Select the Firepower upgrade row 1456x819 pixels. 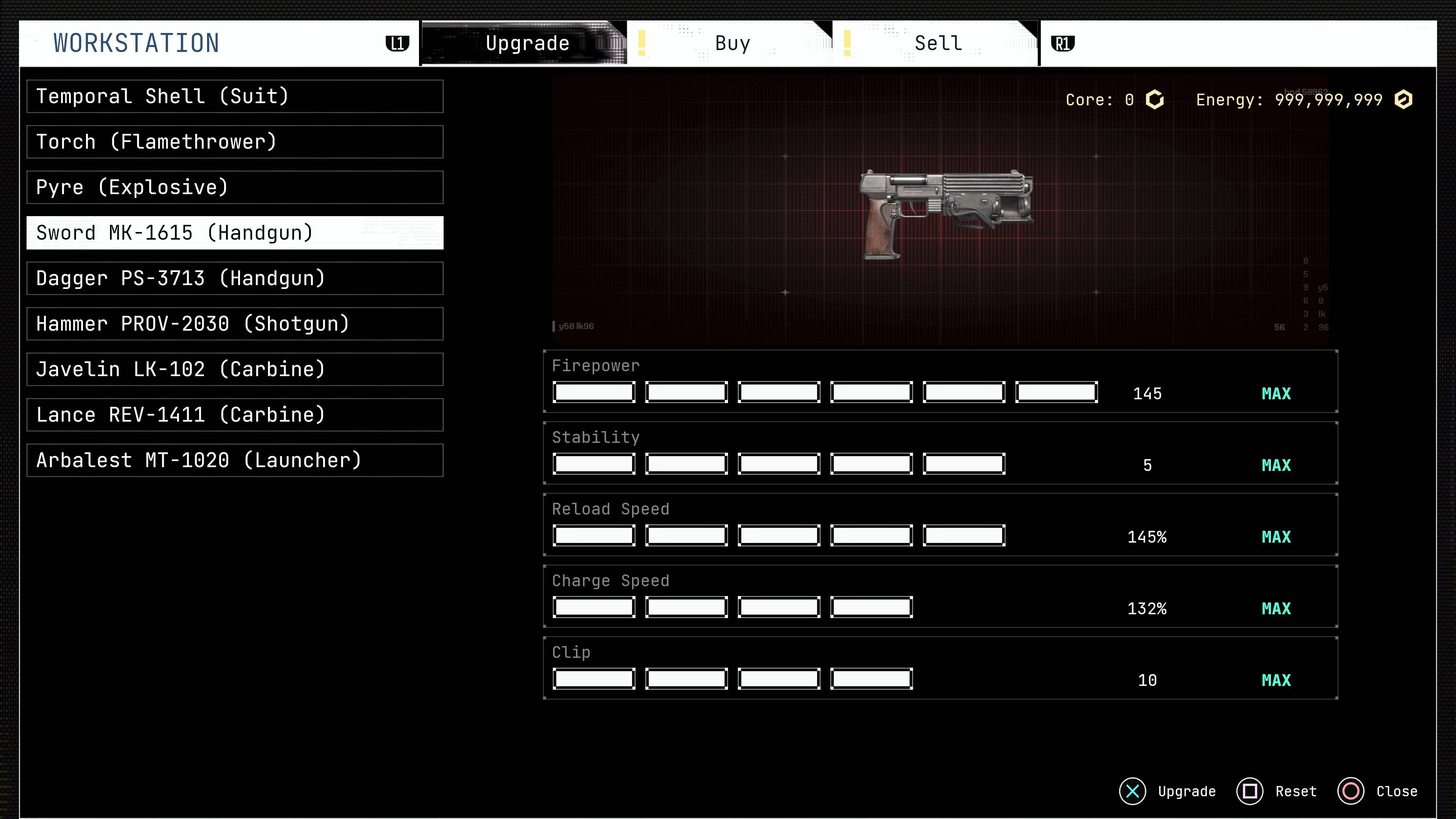(940, 381)
